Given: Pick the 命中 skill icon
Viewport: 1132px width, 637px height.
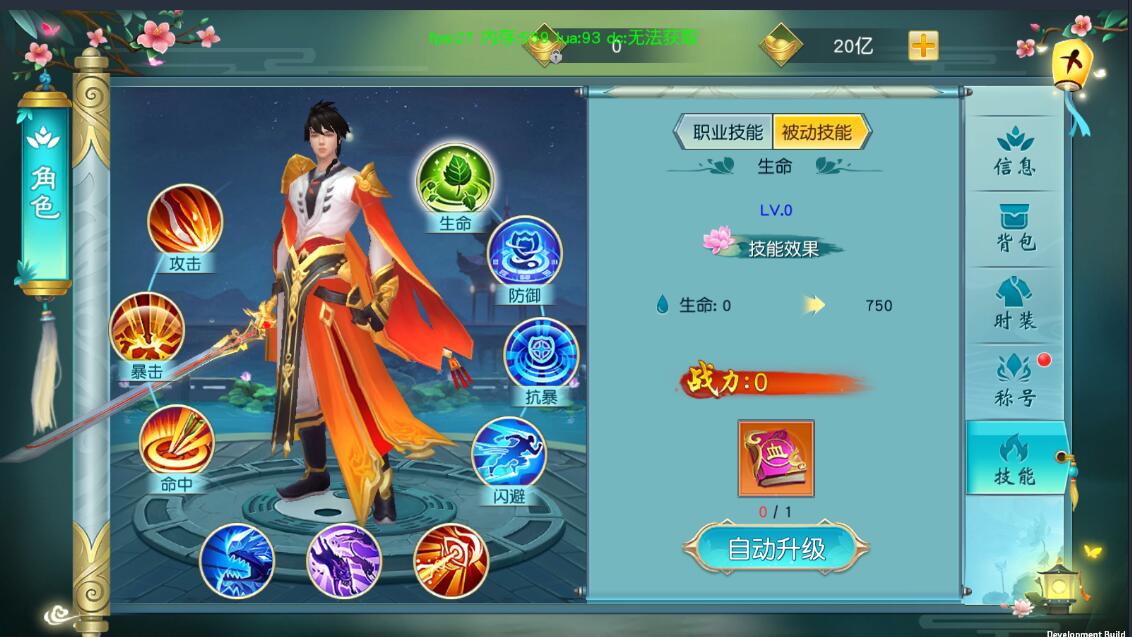Looking at the screenshot, I should pos(177,441).
